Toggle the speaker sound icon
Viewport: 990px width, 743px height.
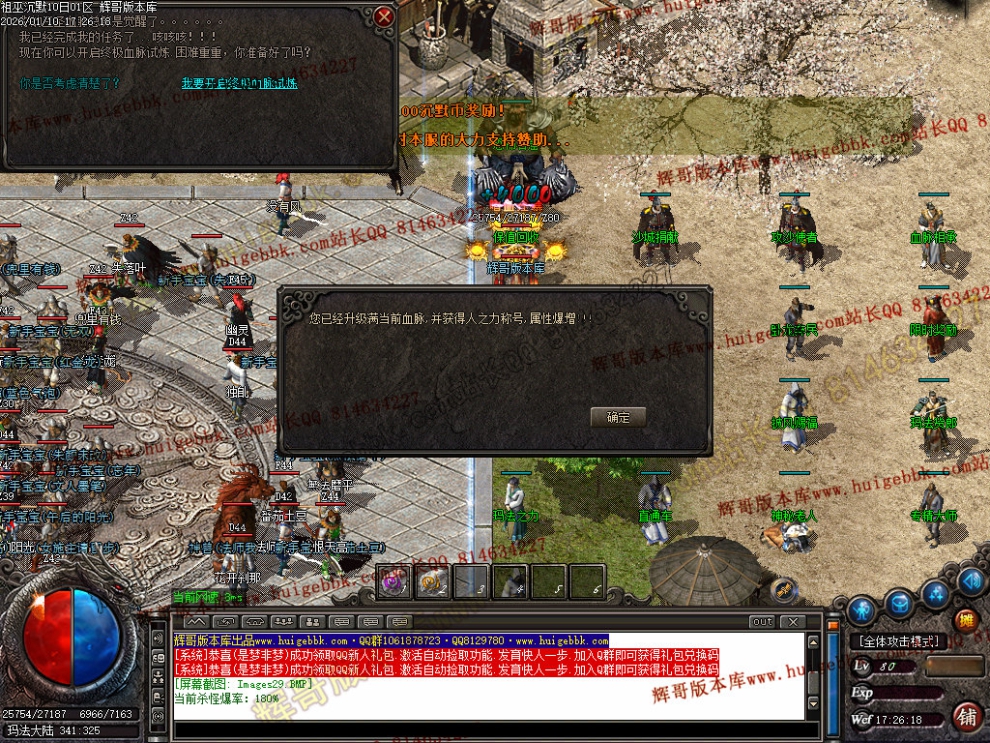[970, 581]
